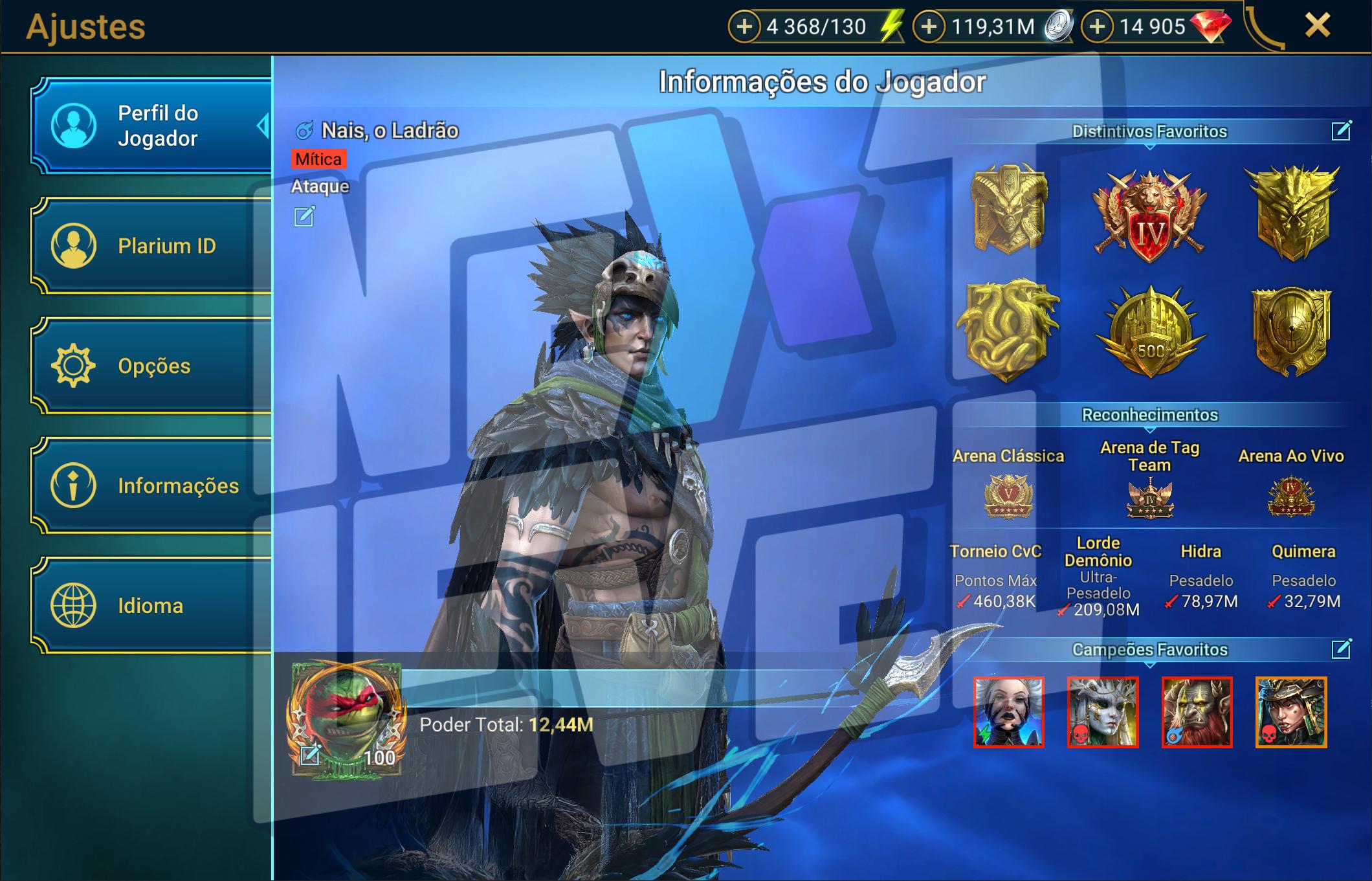Select the golden 500 castle badge
Viewport: 1372px width, 881px height.
pos(1151,333)
